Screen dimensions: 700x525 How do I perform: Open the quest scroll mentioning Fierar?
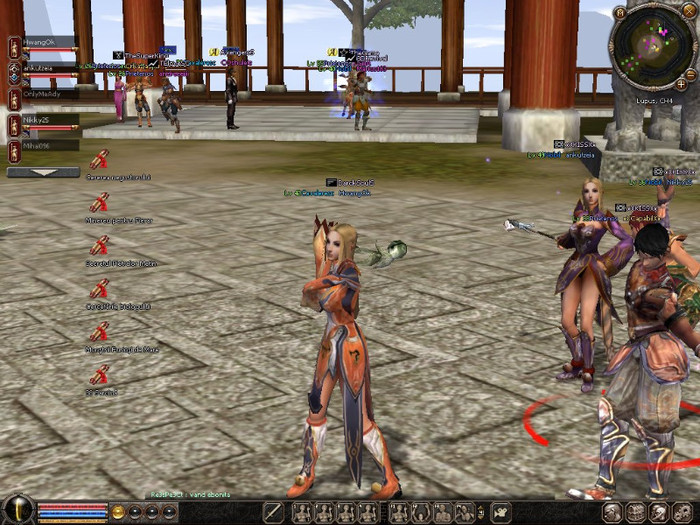coord(100,203)
